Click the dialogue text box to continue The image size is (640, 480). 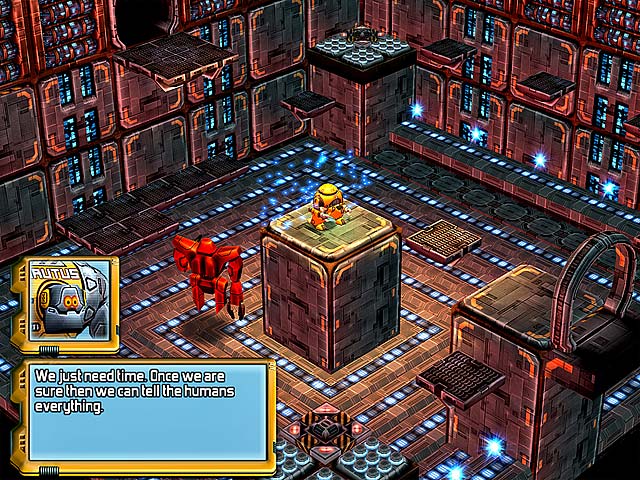(x=149, y=412)
